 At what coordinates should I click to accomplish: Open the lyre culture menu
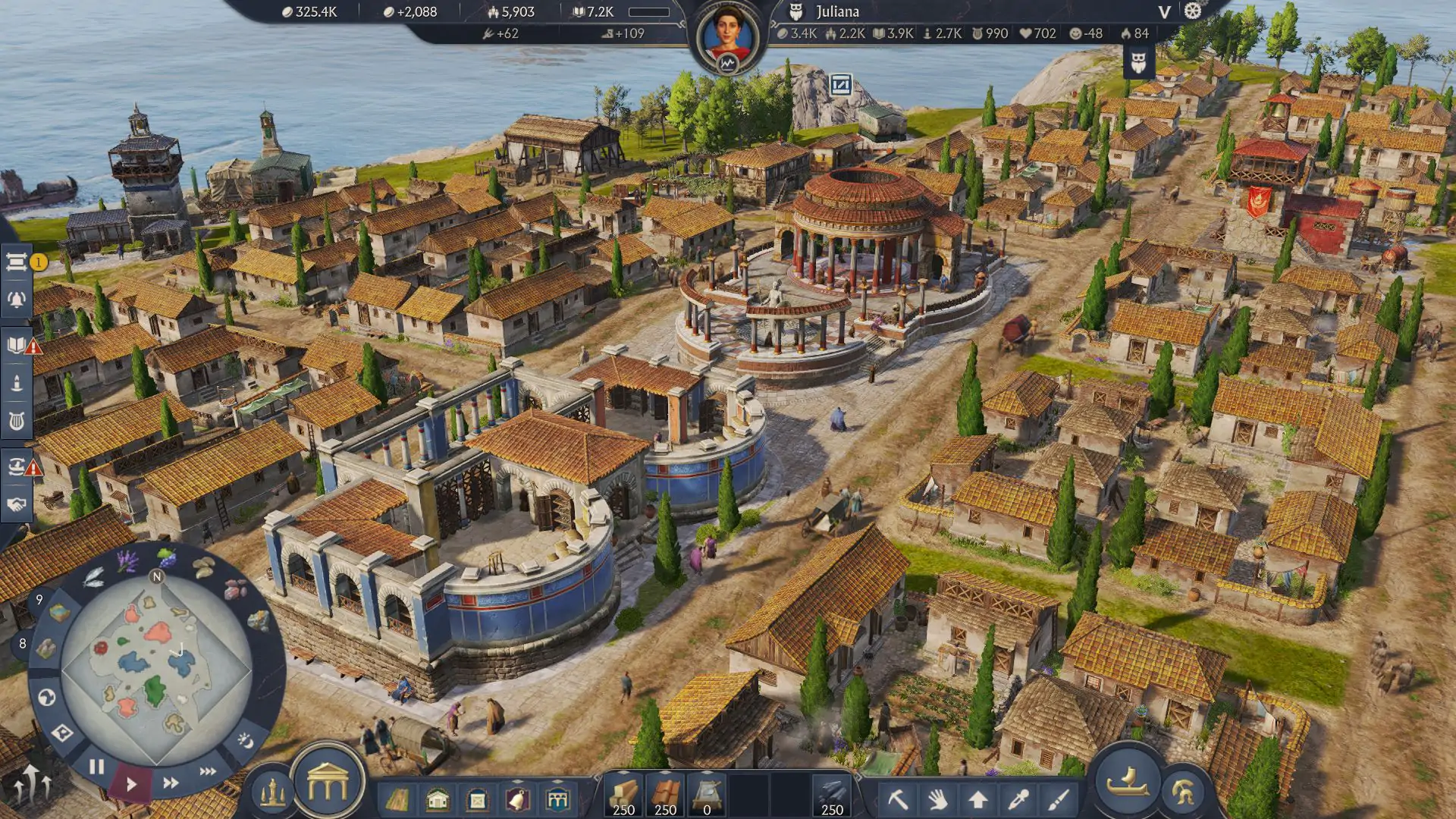click(x=16, y=420)
